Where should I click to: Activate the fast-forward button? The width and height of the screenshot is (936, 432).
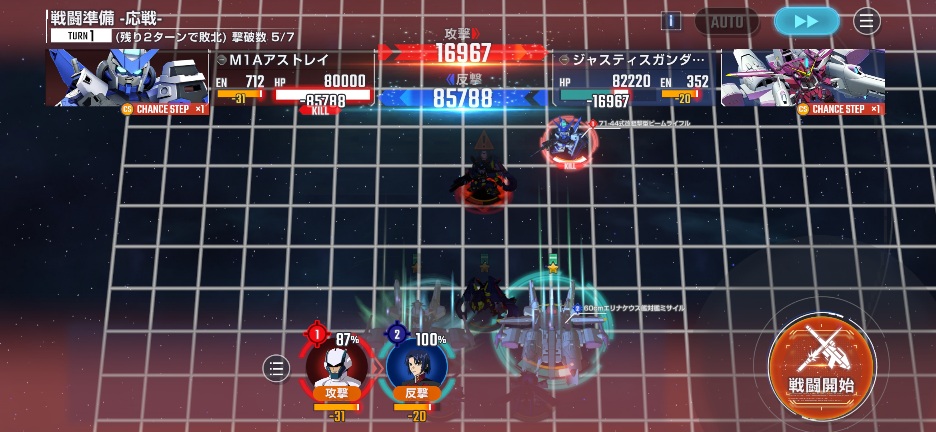806,21
